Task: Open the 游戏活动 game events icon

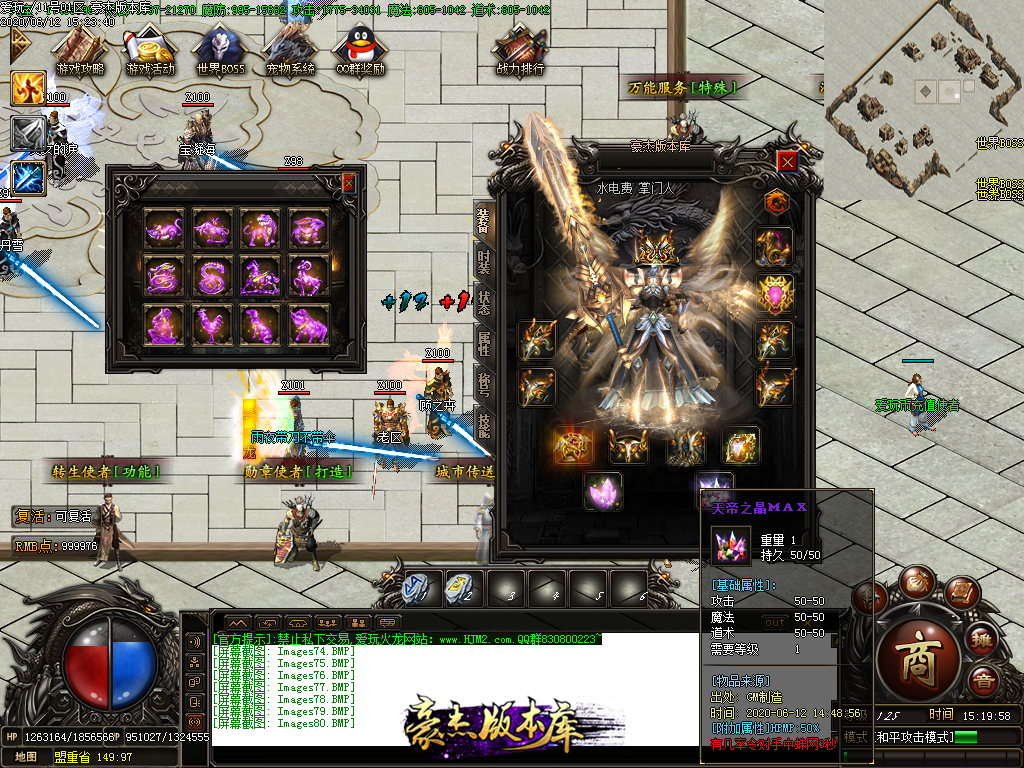Action: click(x=150, y=50)
